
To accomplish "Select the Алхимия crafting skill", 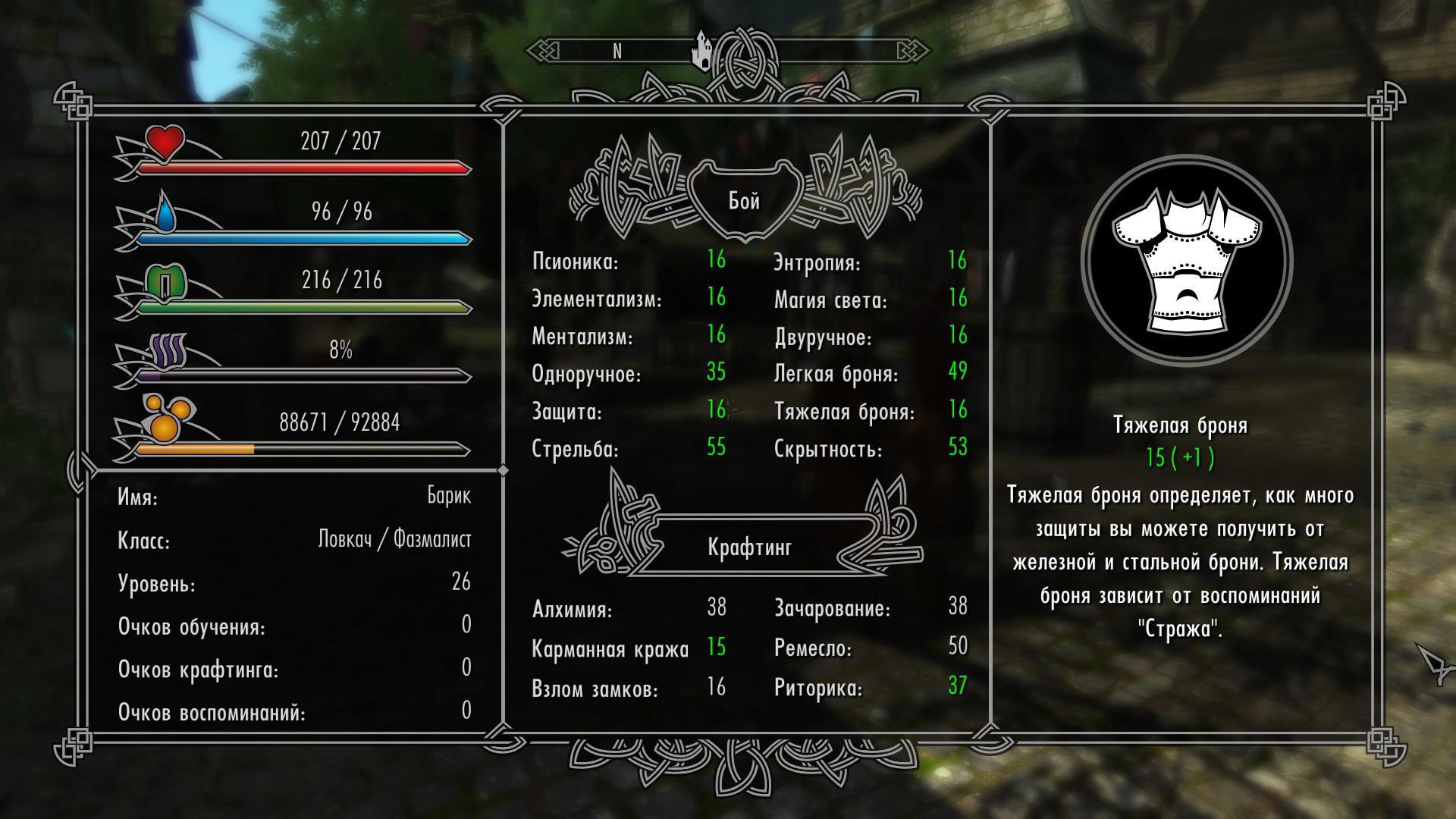I will click(573, 609).
